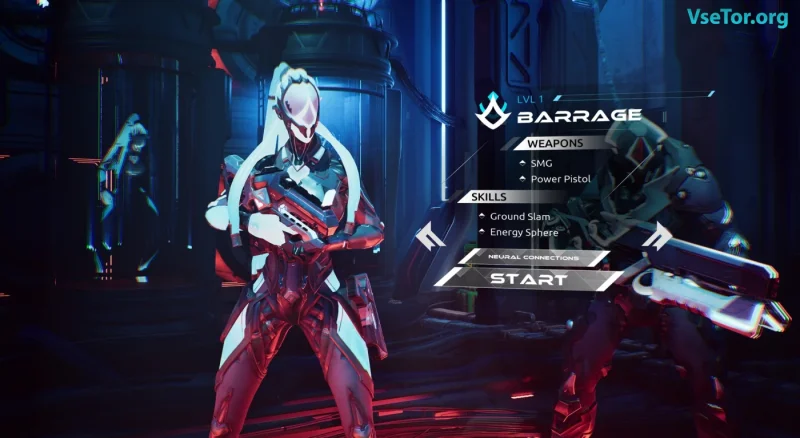Start the game as Barrage
Screen dimensions: 800x438
(x=529, y=279)
